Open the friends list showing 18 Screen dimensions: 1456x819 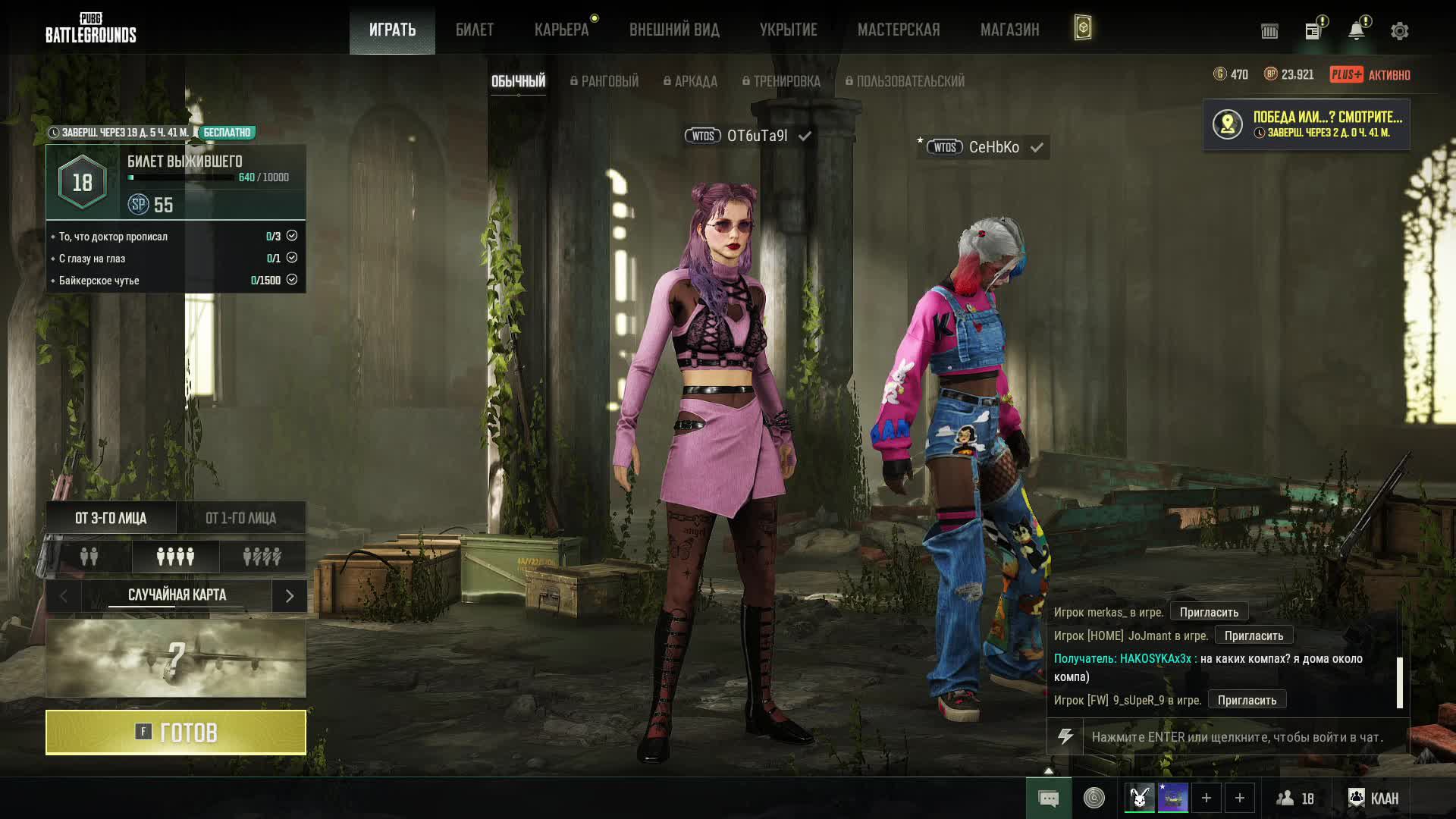[1295, 799]
